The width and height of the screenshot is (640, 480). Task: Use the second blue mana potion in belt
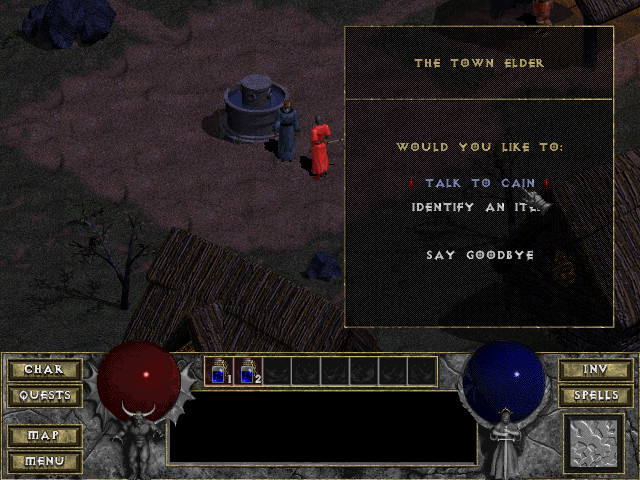click(248, 371)
